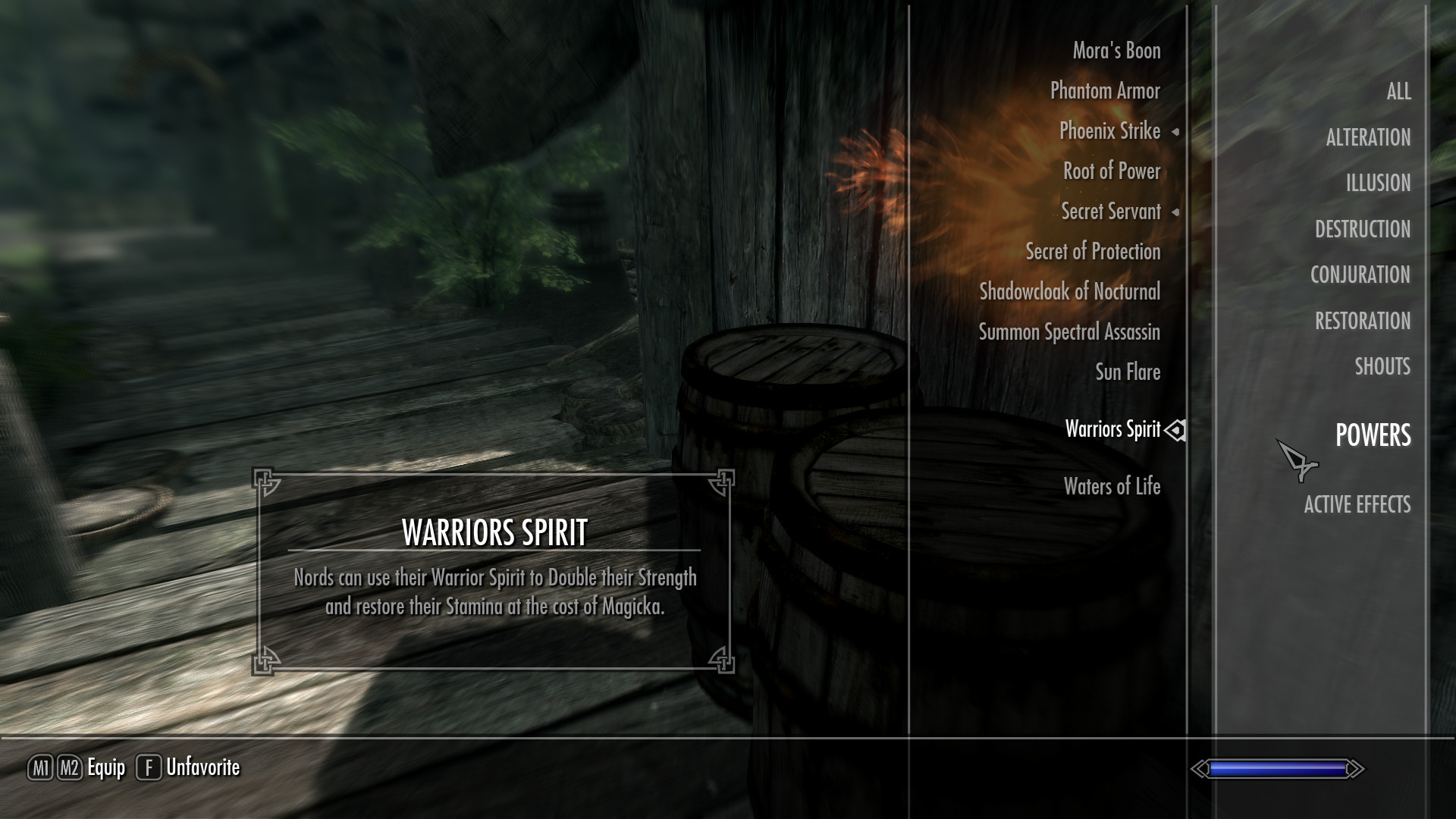1456x819 pixels.
Task: Open the Conjuration spell category
Action: pyautogui.click(x=1360, y=275)
